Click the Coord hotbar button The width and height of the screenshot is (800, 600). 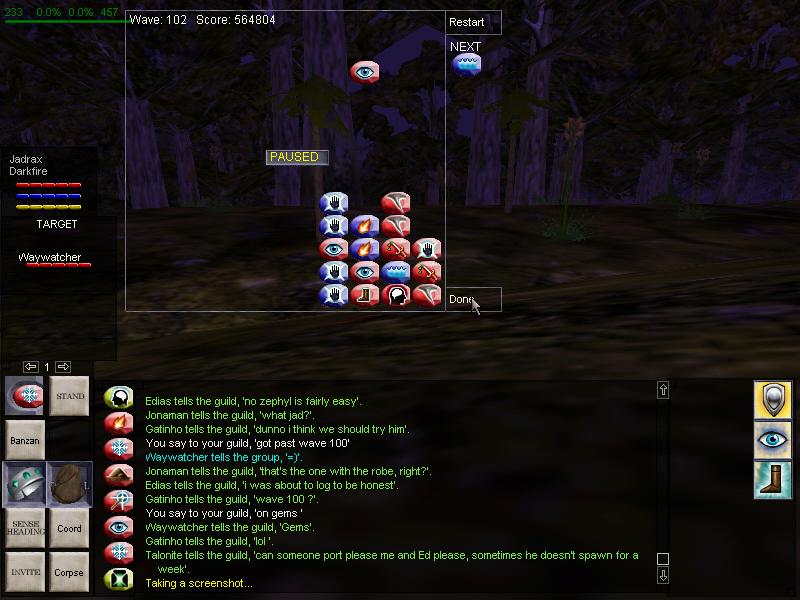click(x=70, y=528)
